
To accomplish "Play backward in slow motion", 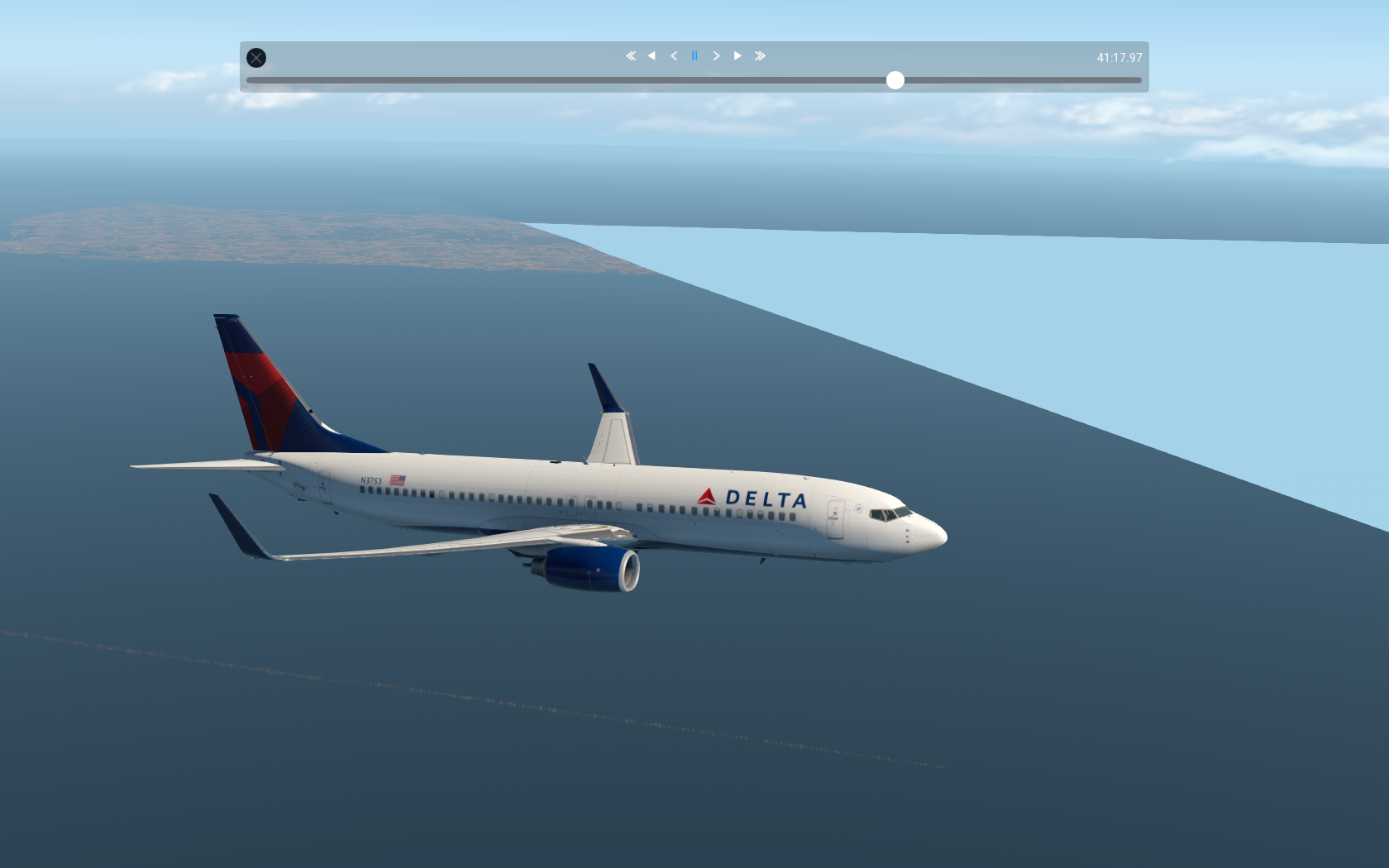I will (x=674, y=56).
